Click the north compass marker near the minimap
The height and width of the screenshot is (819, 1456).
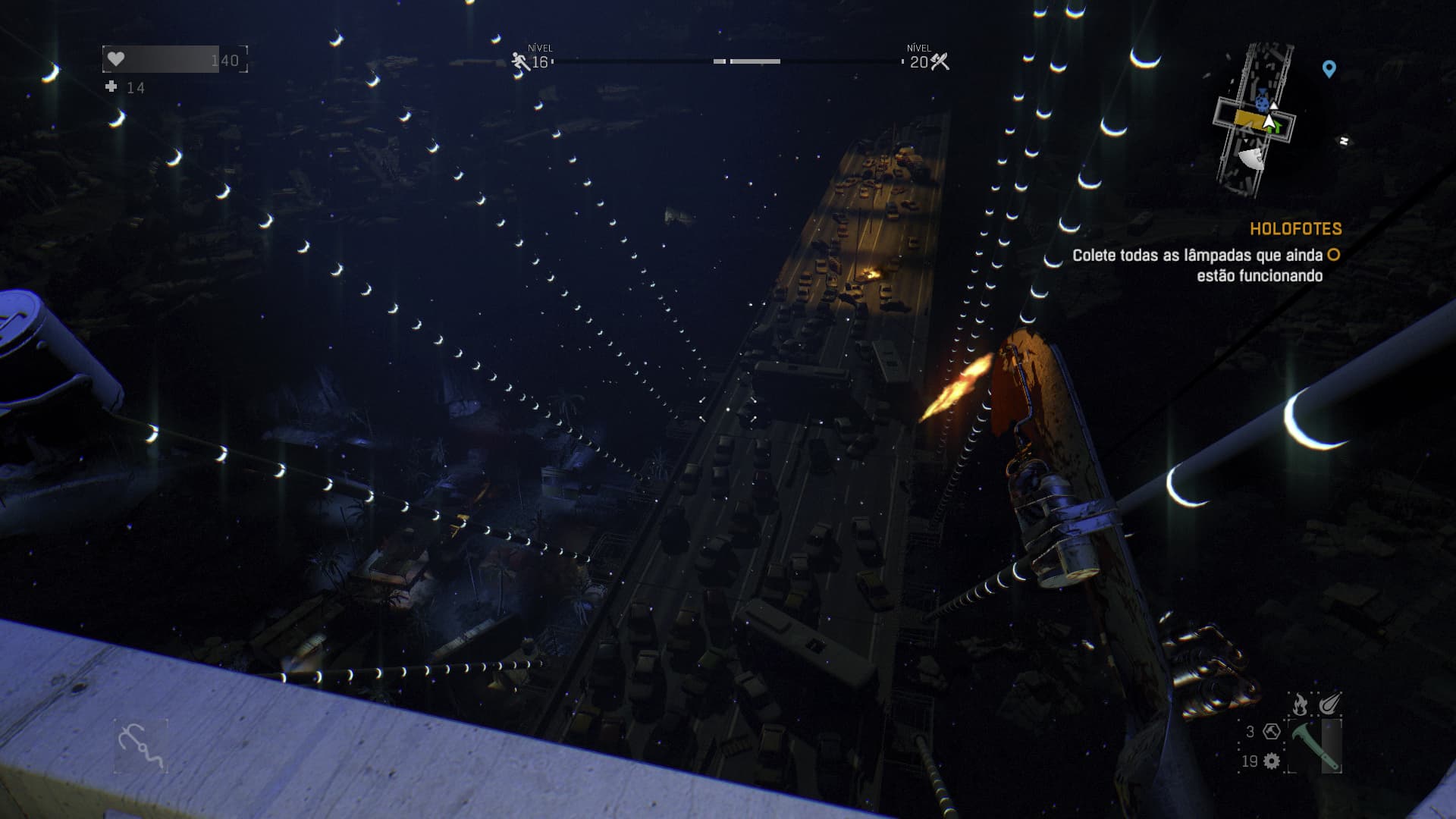[1344, 140]
